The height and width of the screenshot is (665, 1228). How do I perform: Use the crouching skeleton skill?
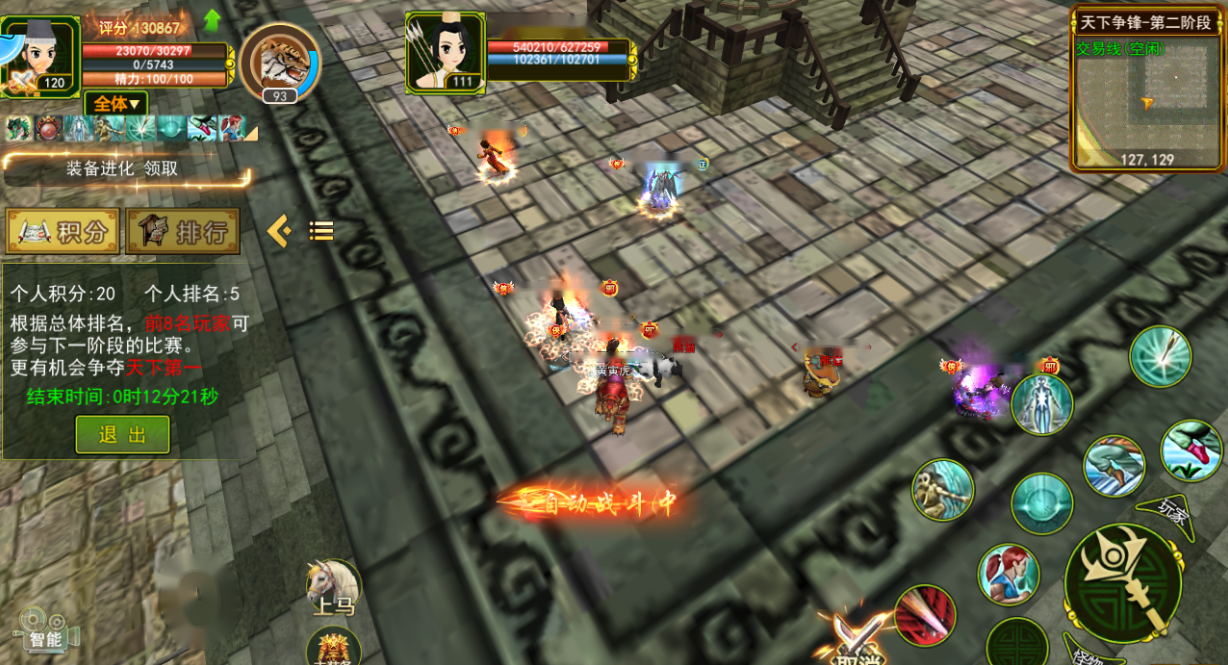pos(941,490)
